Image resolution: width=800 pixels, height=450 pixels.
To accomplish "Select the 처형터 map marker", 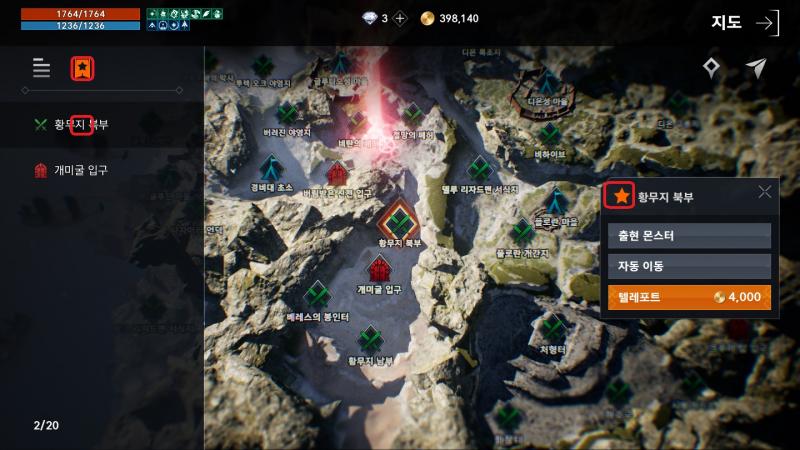I will tap(553, 328).
